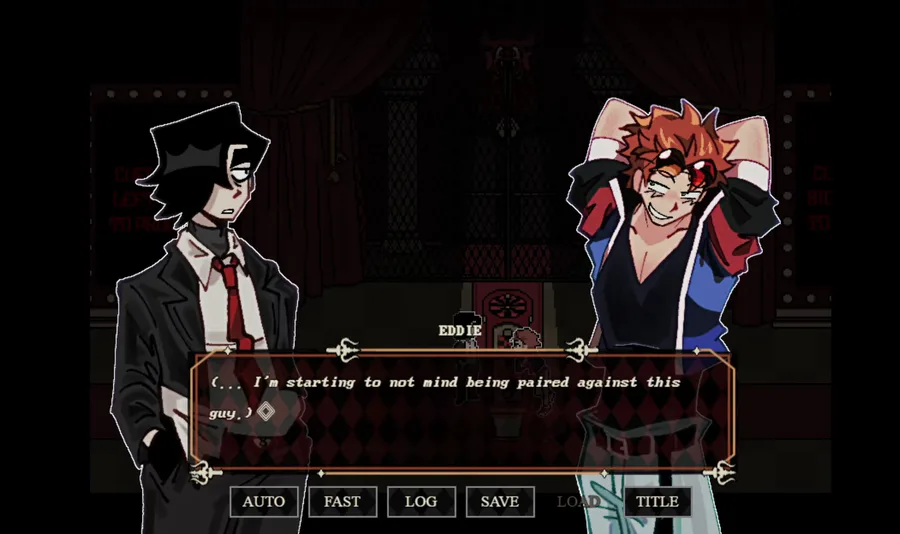900x534 pixels.
Task: Open the SAVE menu
Action: click(x=499, y=501)
